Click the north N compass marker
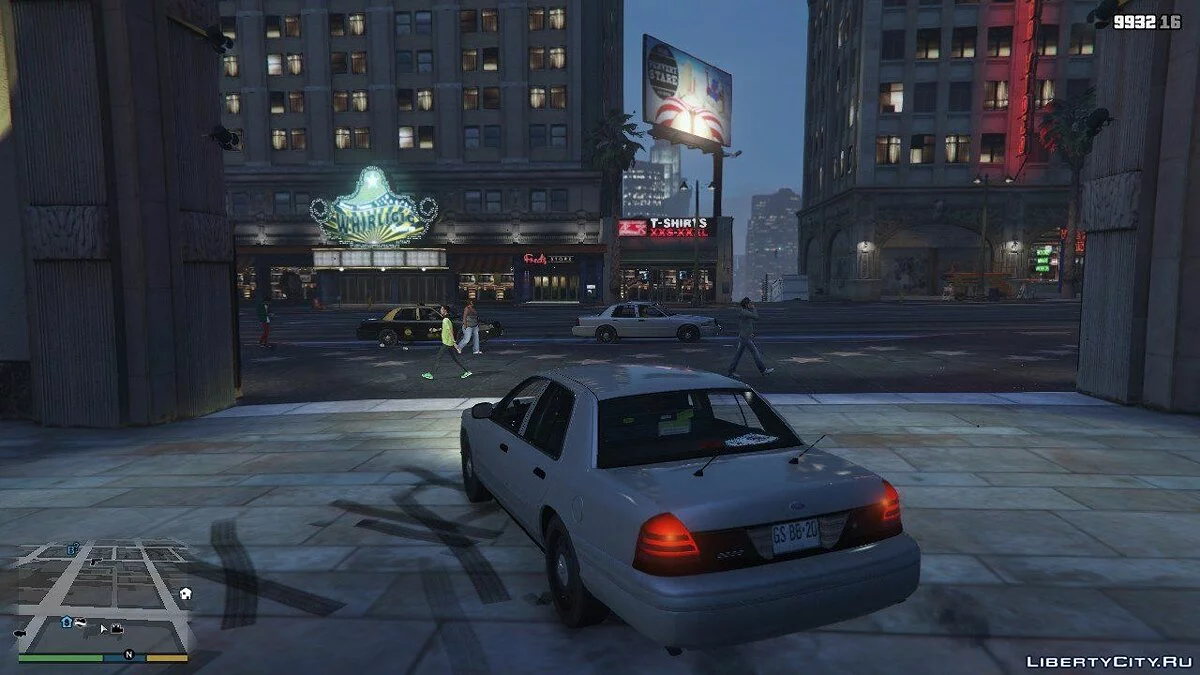Image resolution: width=1200 pixels, height=675 pixels. pos(128,655)
